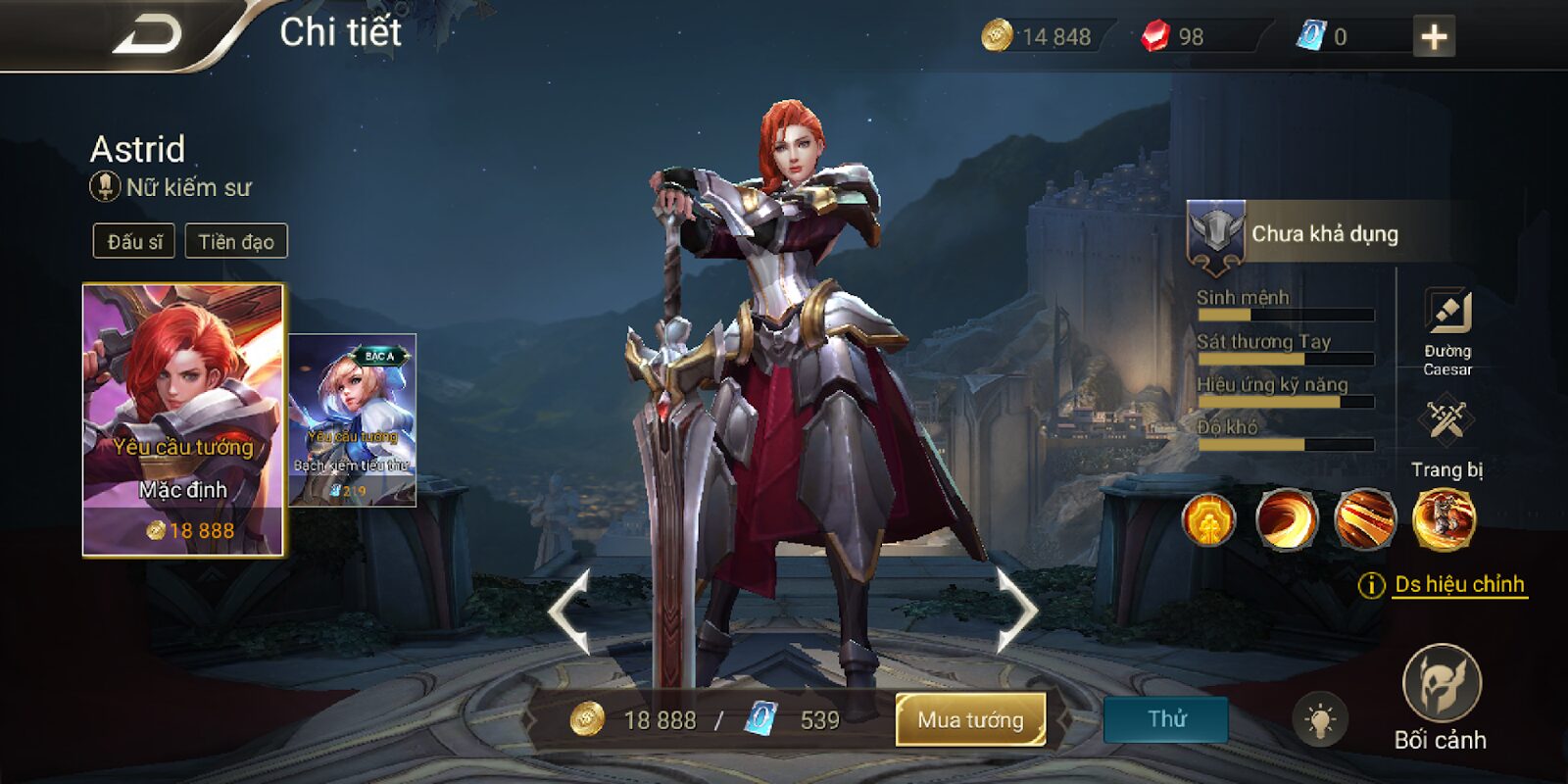Choose the Bạch kiếm tiểu thư skin

click(x=354, y=419)
